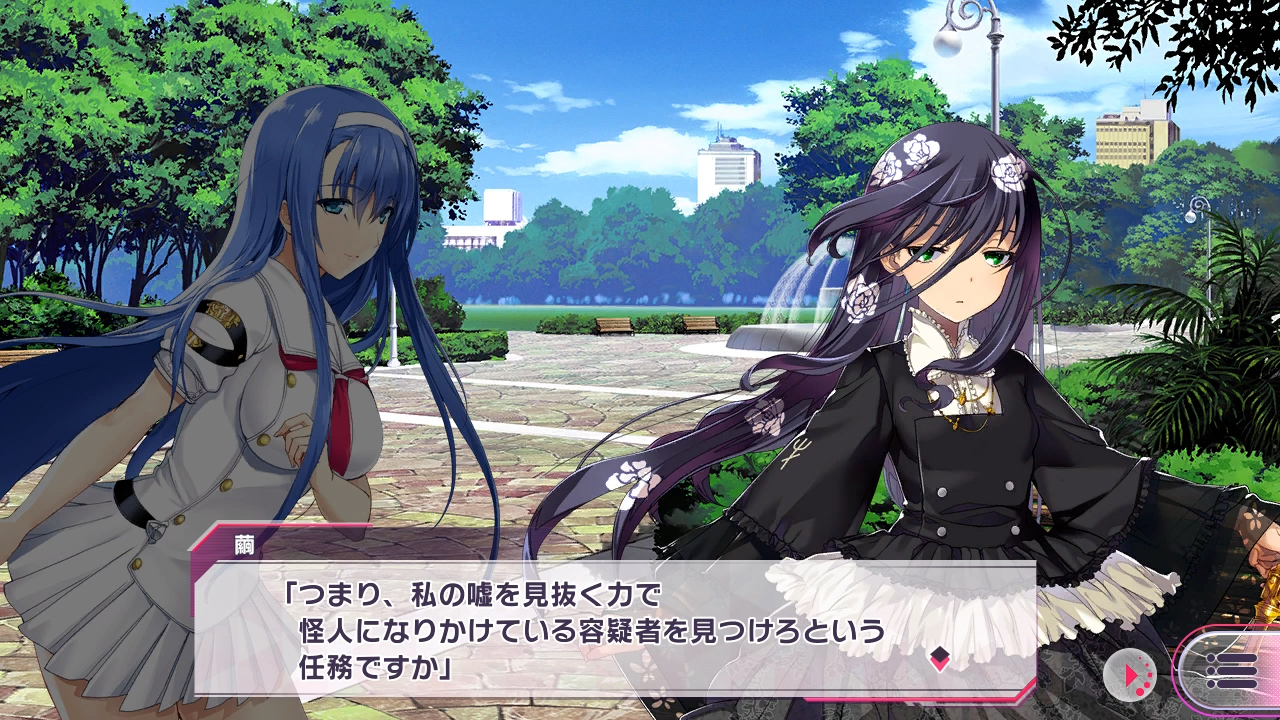Click the pink diamond continue indicator
This screenshot has height=720, width=1280.
[x=939, y=658]
